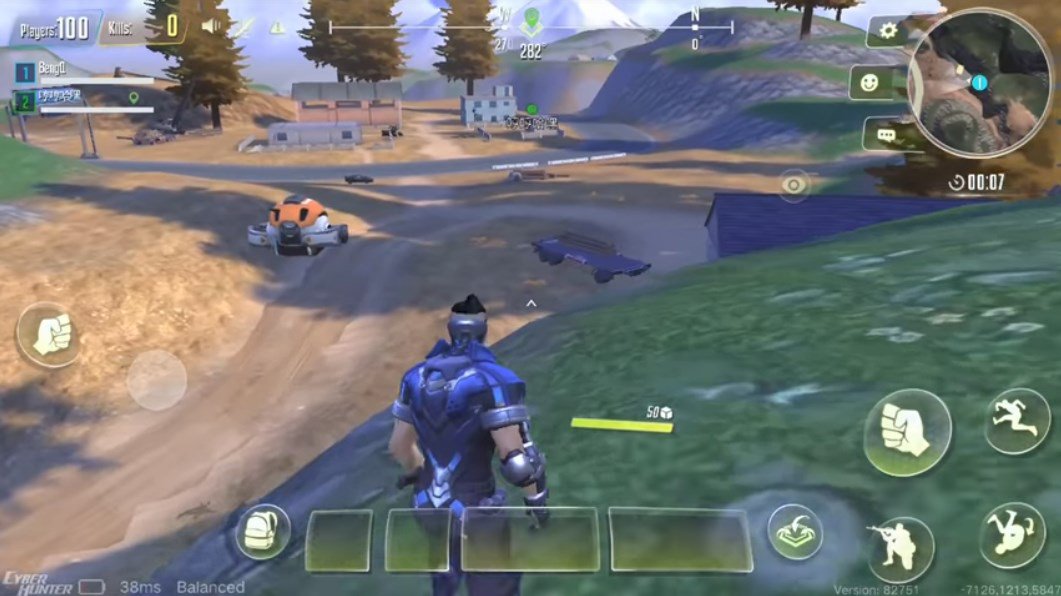Tap the large fist attack button

click(x=907, y=432)
